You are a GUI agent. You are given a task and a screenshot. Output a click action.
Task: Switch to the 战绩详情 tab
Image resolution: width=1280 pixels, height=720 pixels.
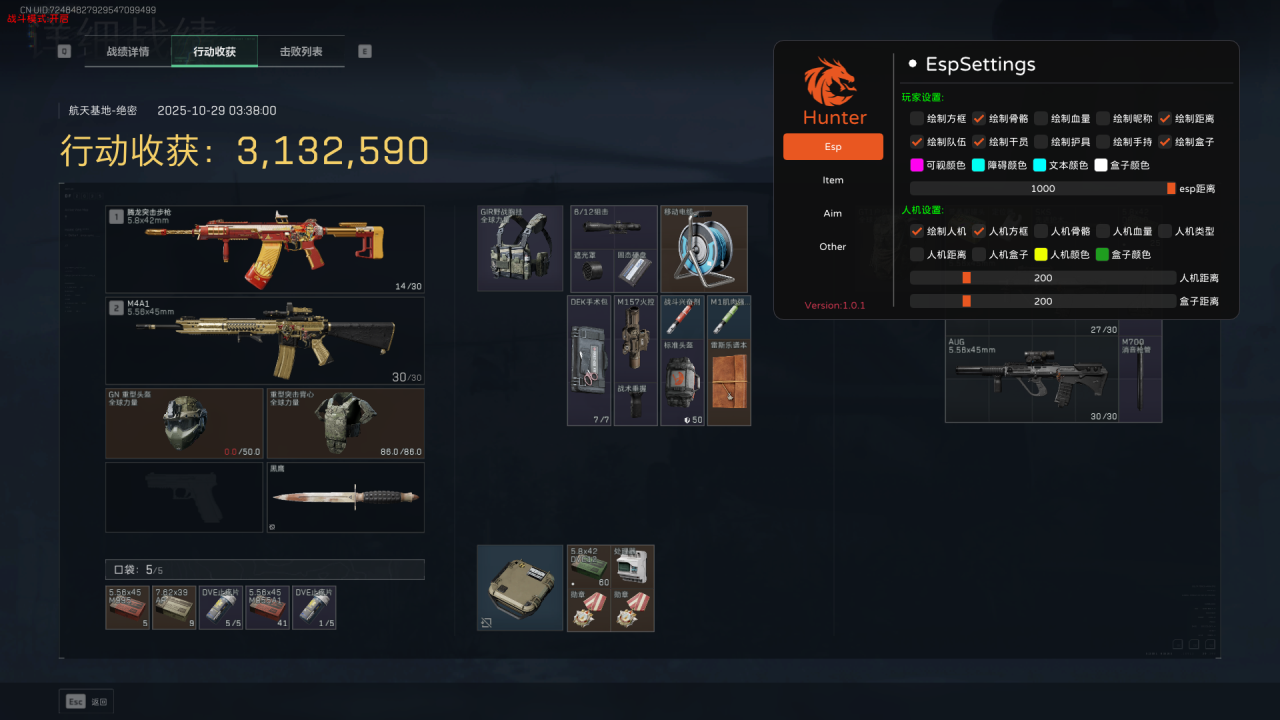pos(128,51)
